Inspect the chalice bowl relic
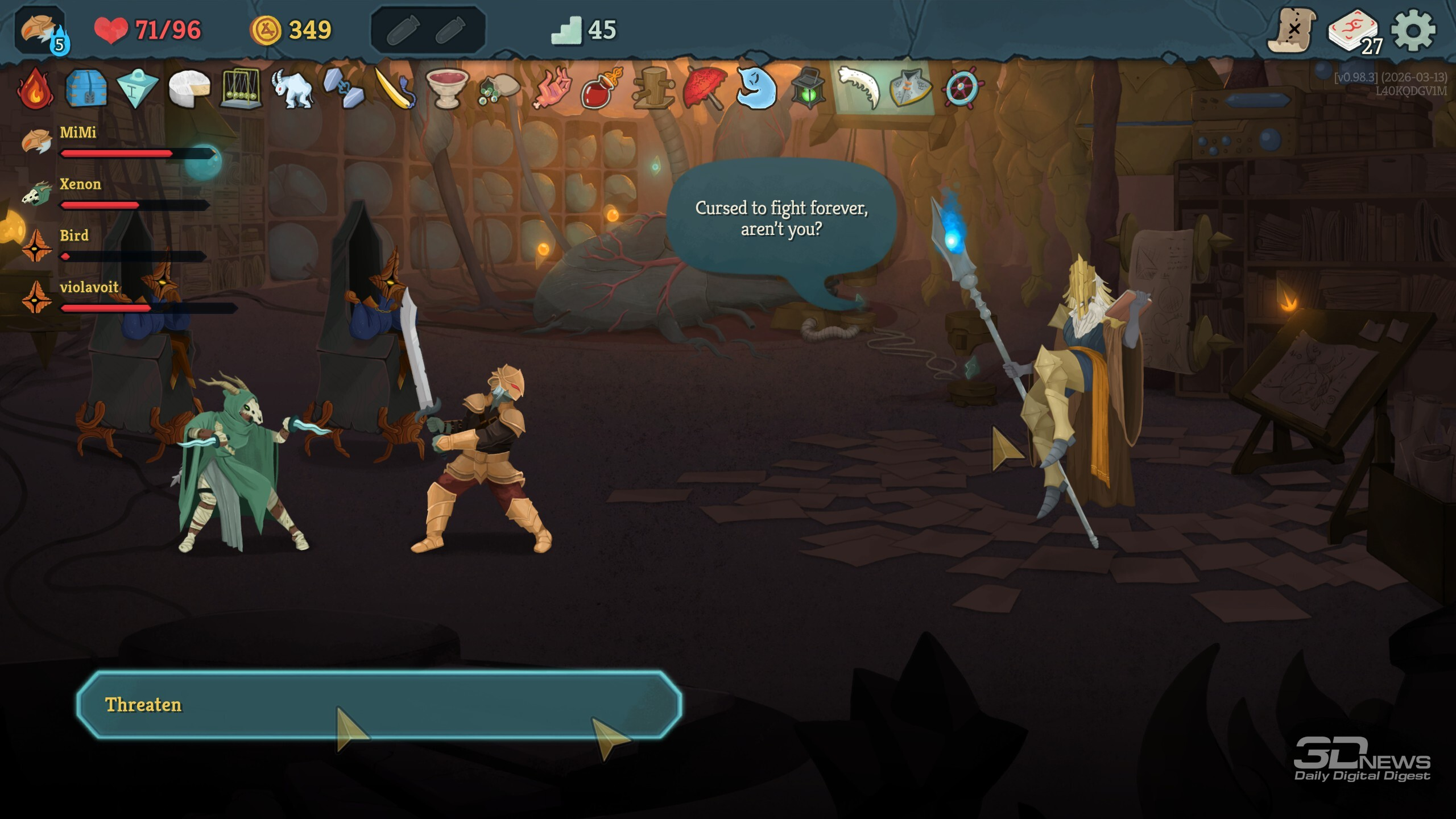Viewport: 1456px width, 819px height. 447,89
